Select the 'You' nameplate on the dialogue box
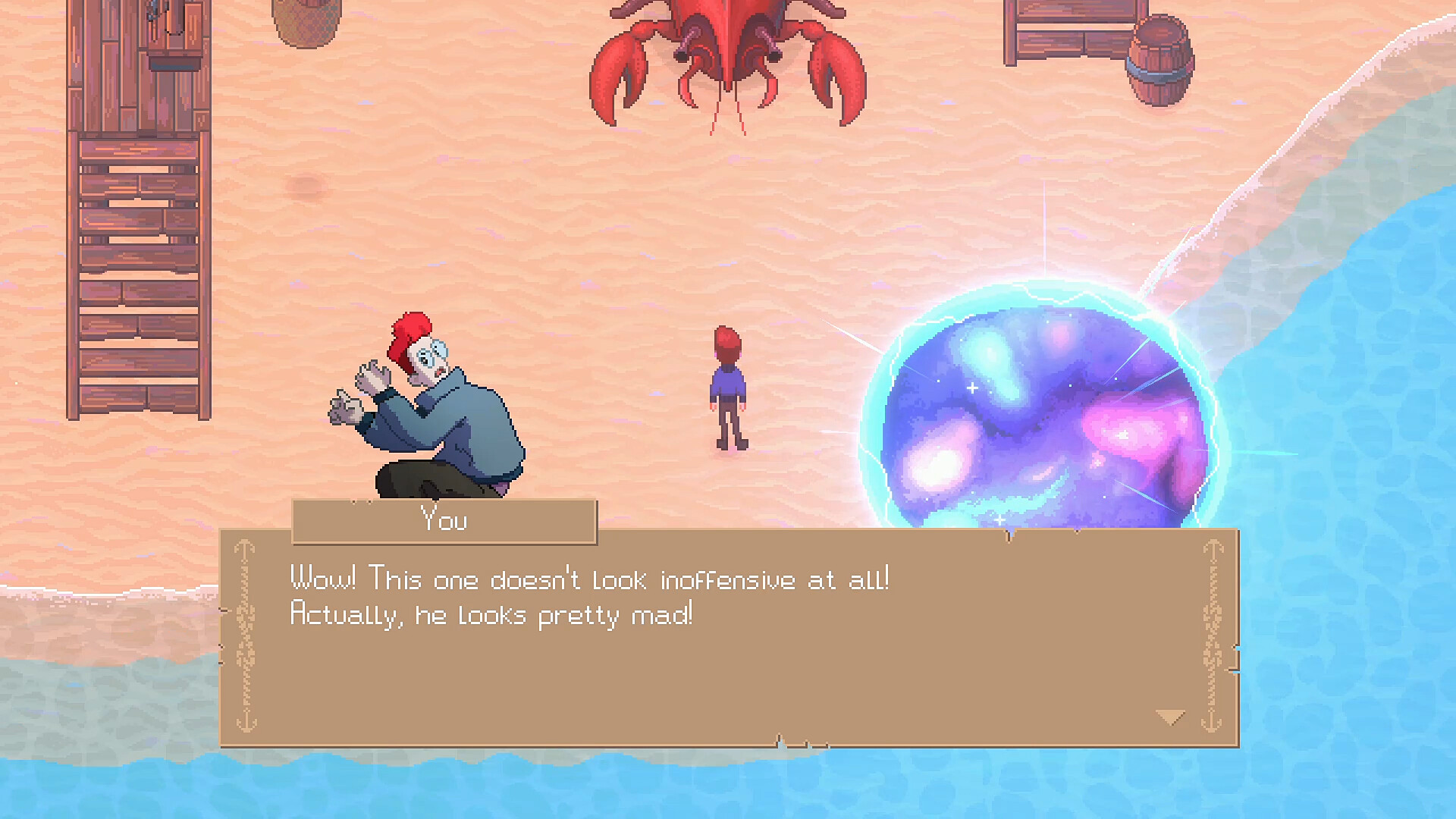This screenshot has height=819, width=1456. coord(444,520)
